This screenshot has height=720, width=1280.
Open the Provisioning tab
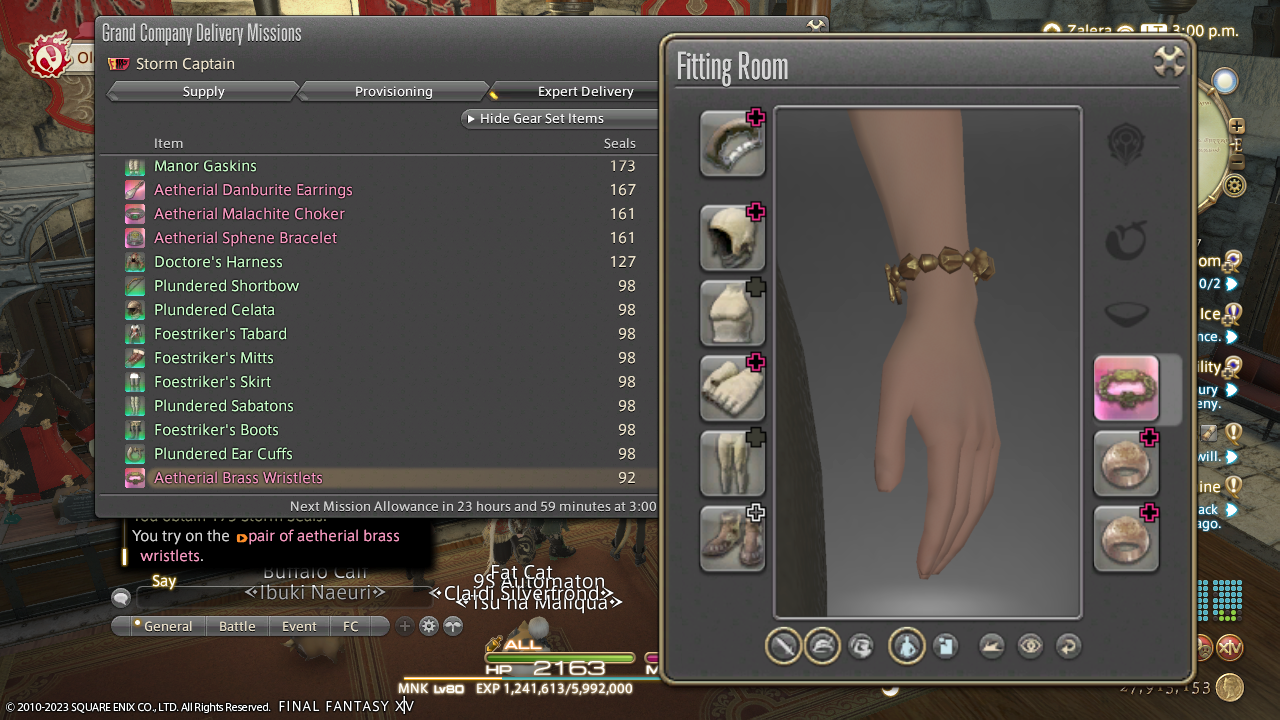[x=393, y=91]
